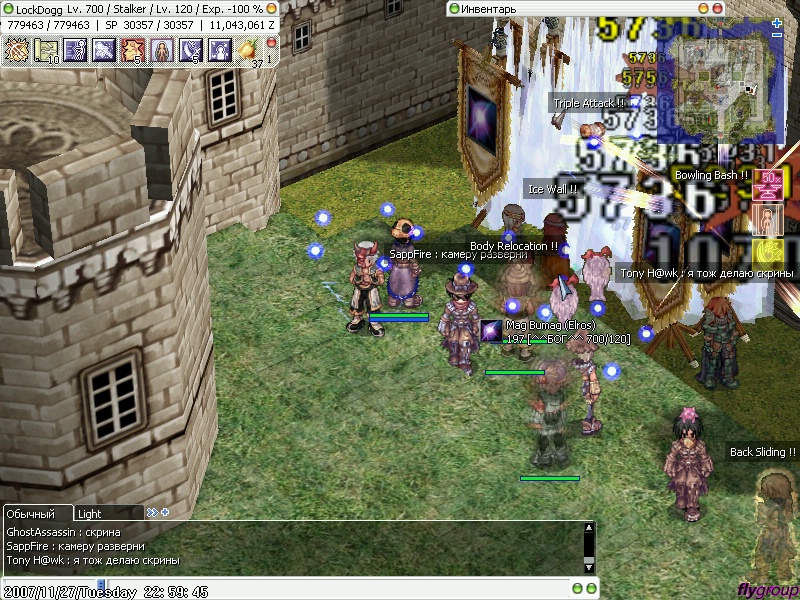Use the scroll item with count 10
This screenshot has width=800, height=600.
(x=46, y=49)
